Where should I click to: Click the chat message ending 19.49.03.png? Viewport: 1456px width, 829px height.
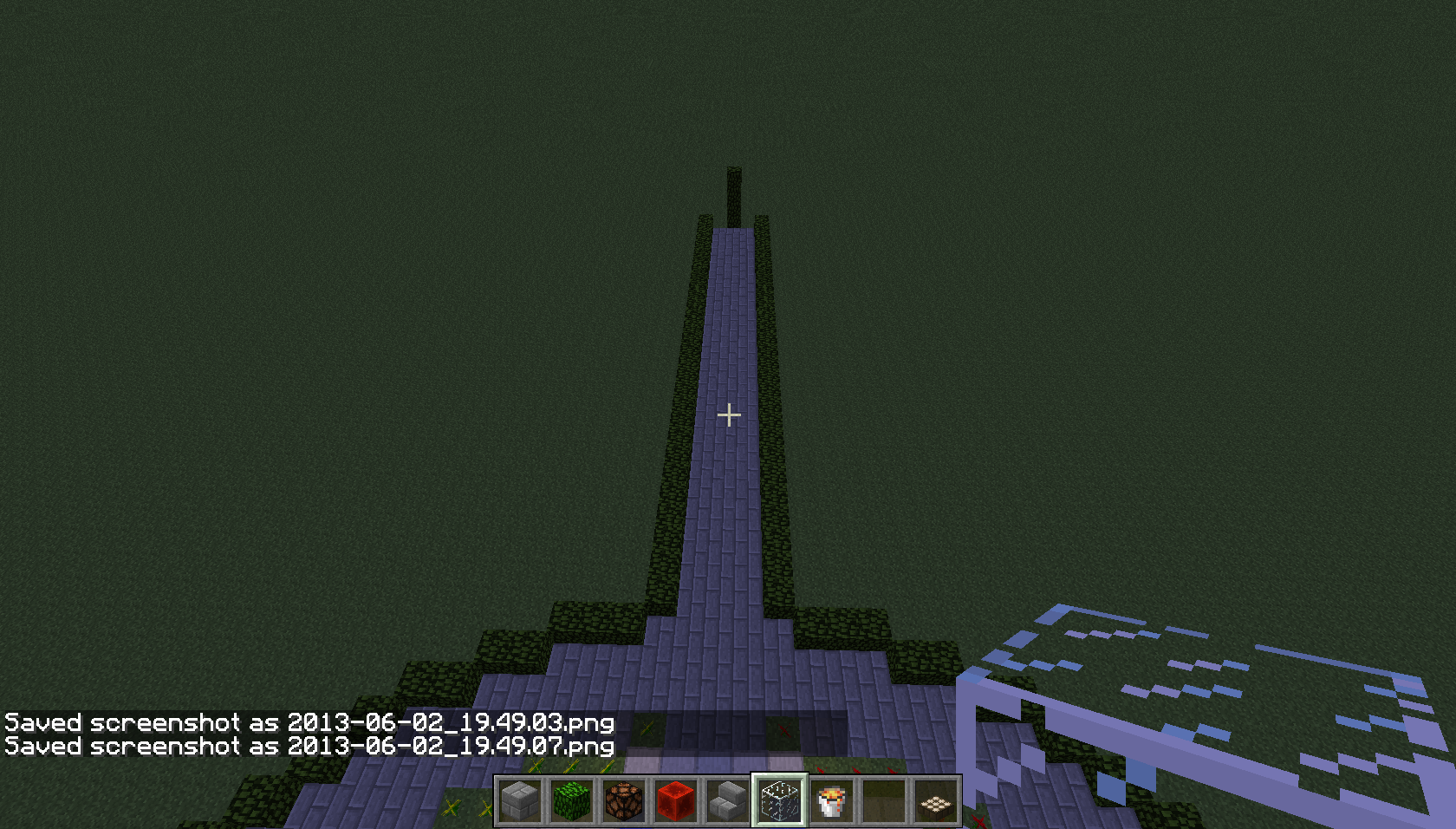308,721
